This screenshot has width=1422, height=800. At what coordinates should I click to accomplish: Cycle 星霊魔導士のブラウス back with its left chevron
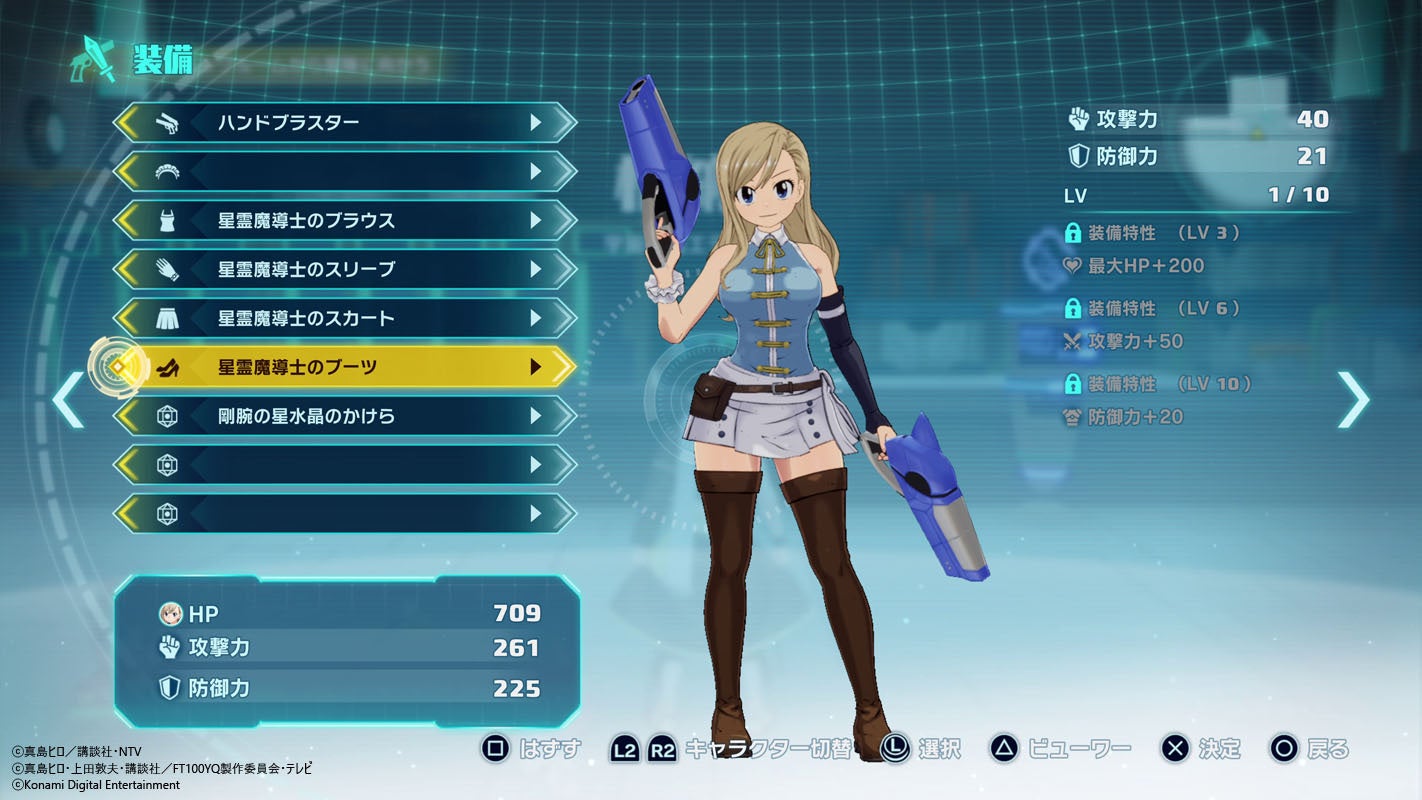click(x=127, y=221)
